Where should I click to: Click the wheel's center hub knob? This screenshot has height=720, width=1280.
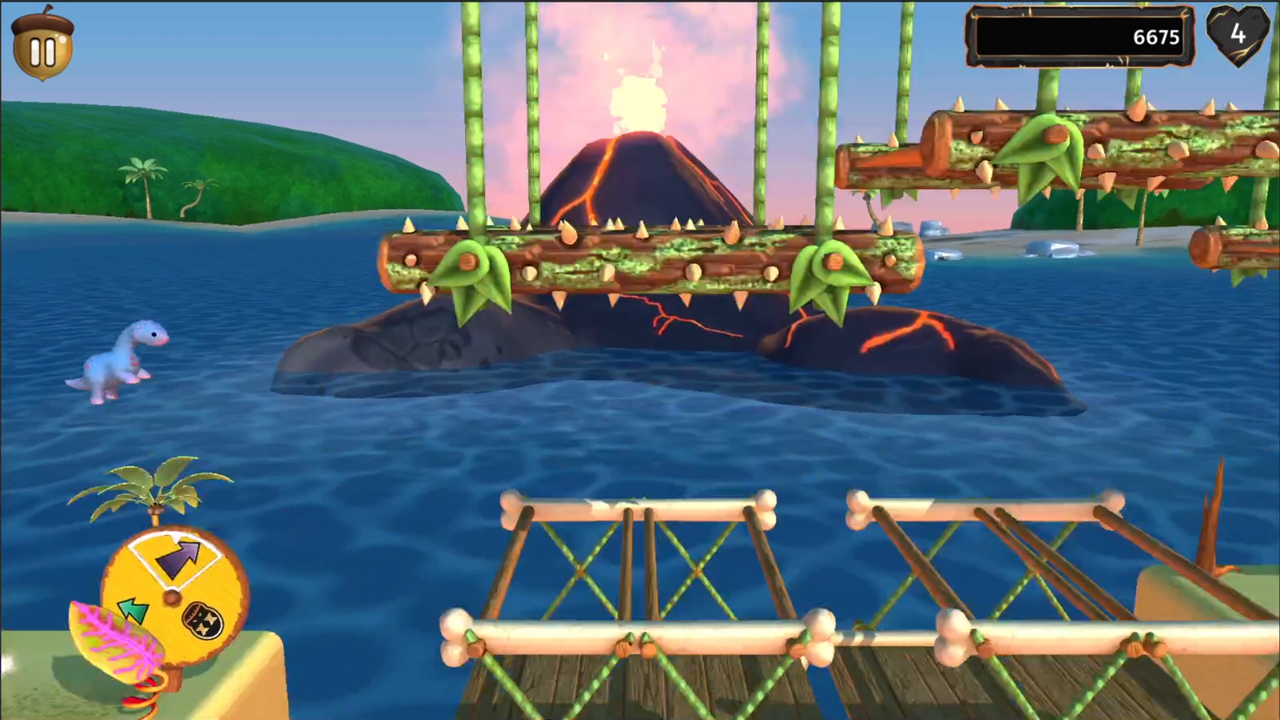[x=172, y=596]
